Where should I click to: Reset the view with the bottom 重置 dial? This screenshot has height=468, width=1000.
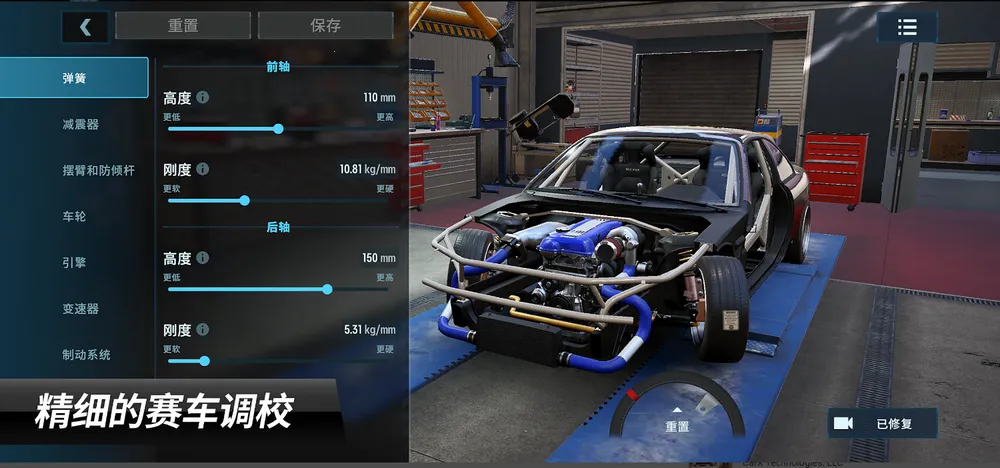click(x=677, y=420)
